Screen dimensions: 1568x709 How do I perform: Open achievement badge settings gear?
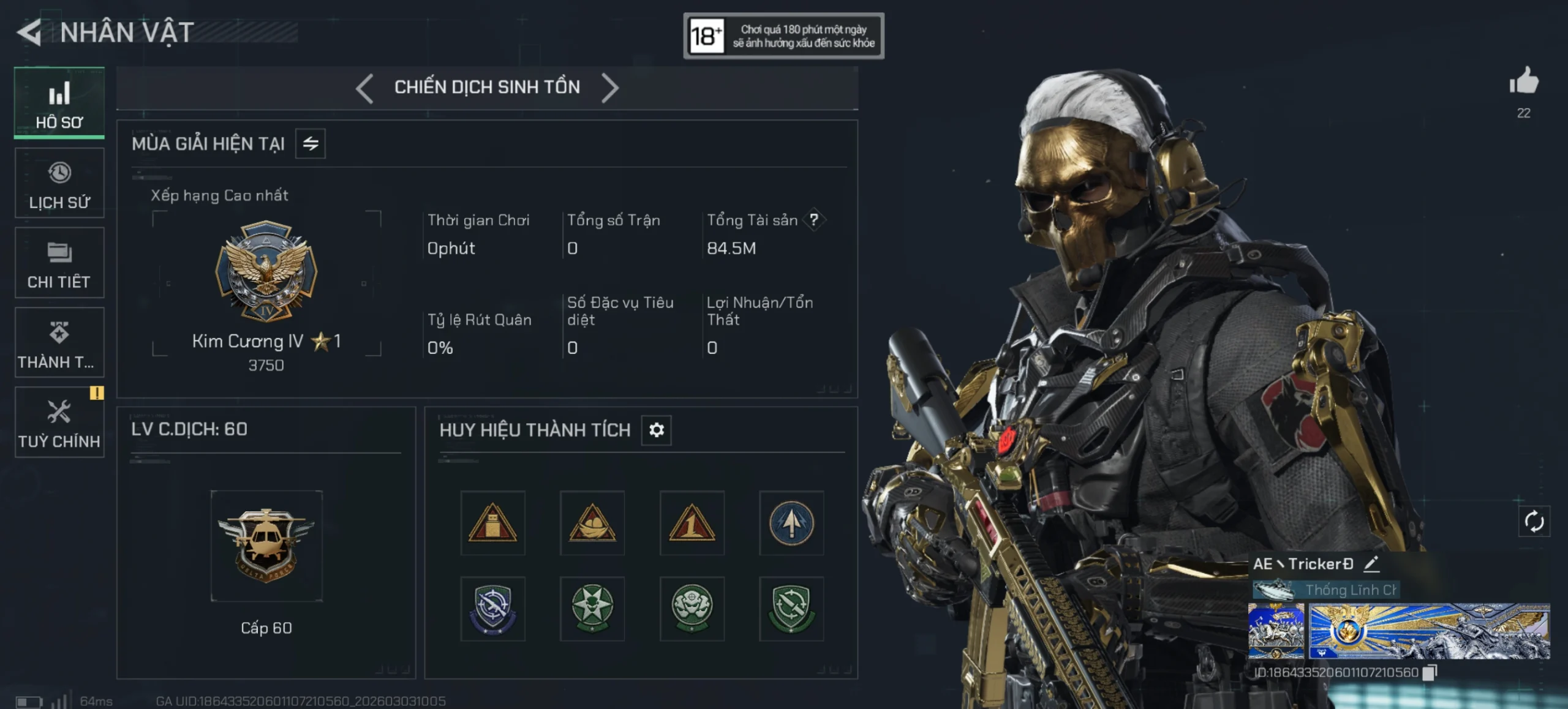click(x=657, y=430)
